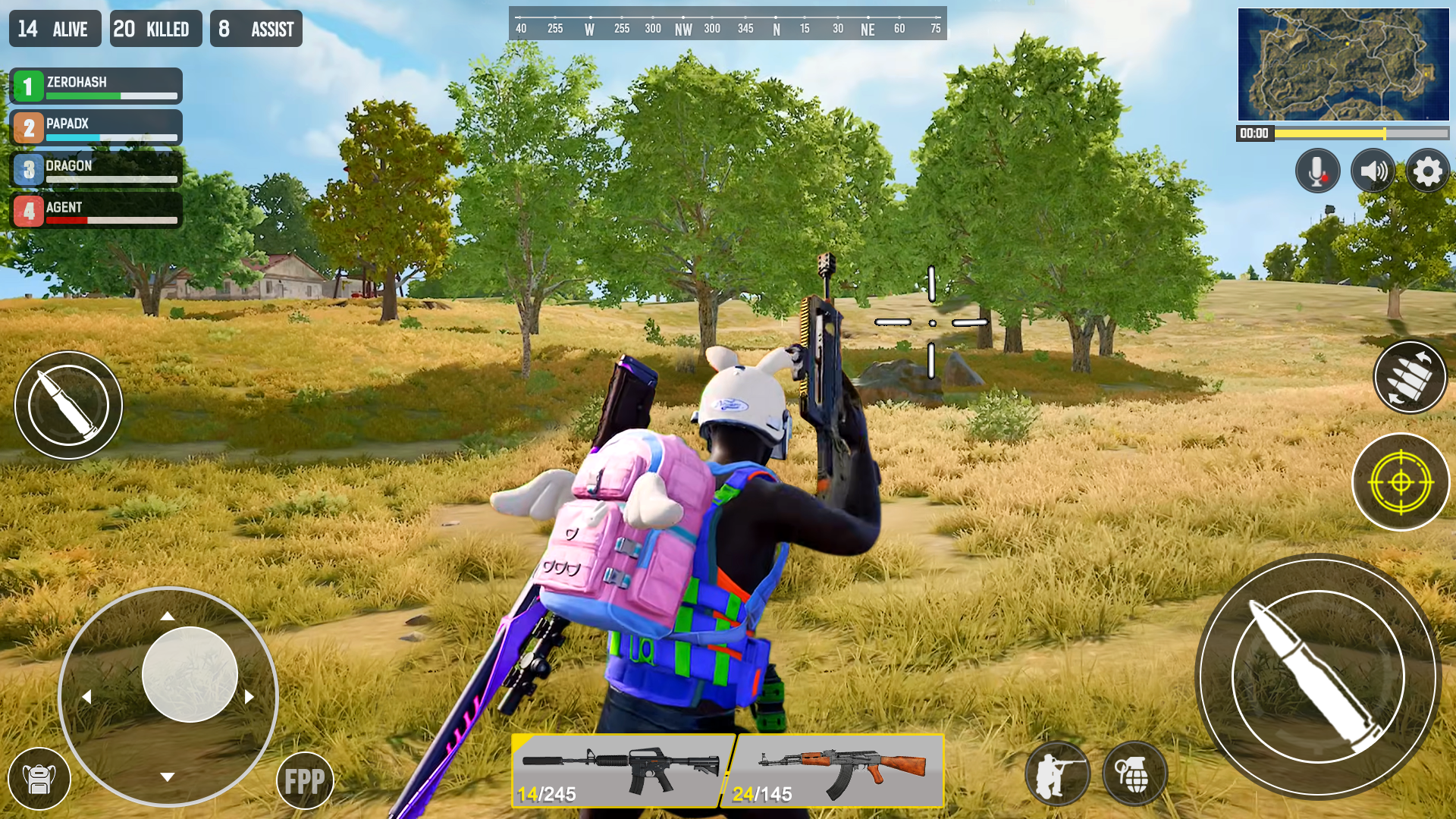Click the speaker volume icon
Viewport: 1456px width, 819px height.
pyautogui.click(x=1373, y=171)
